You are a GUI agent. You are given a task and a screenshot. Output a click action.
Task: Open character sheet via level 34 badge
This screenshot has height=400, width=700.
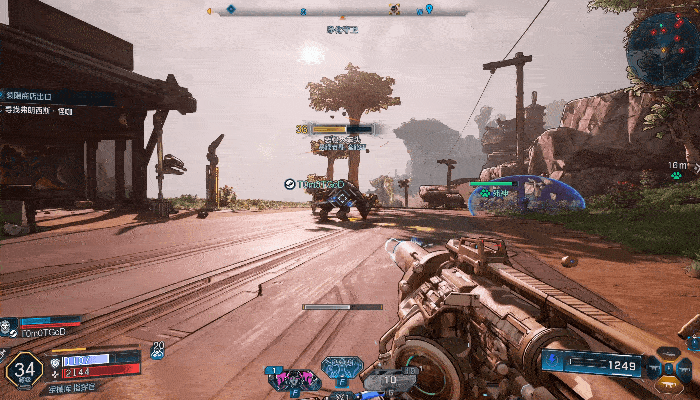(x=23, y=371)
